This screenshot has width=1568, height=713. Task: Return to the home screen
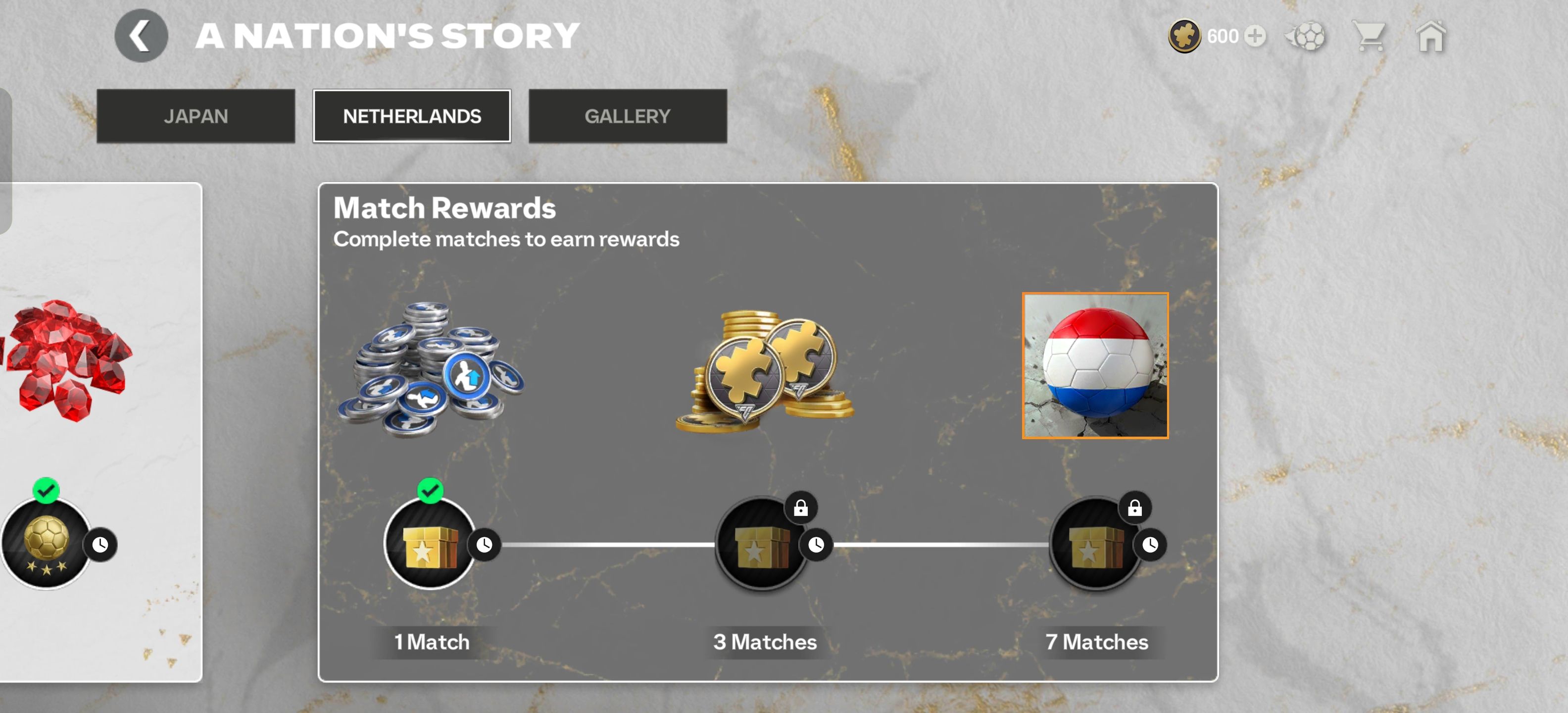(1430, 37)
